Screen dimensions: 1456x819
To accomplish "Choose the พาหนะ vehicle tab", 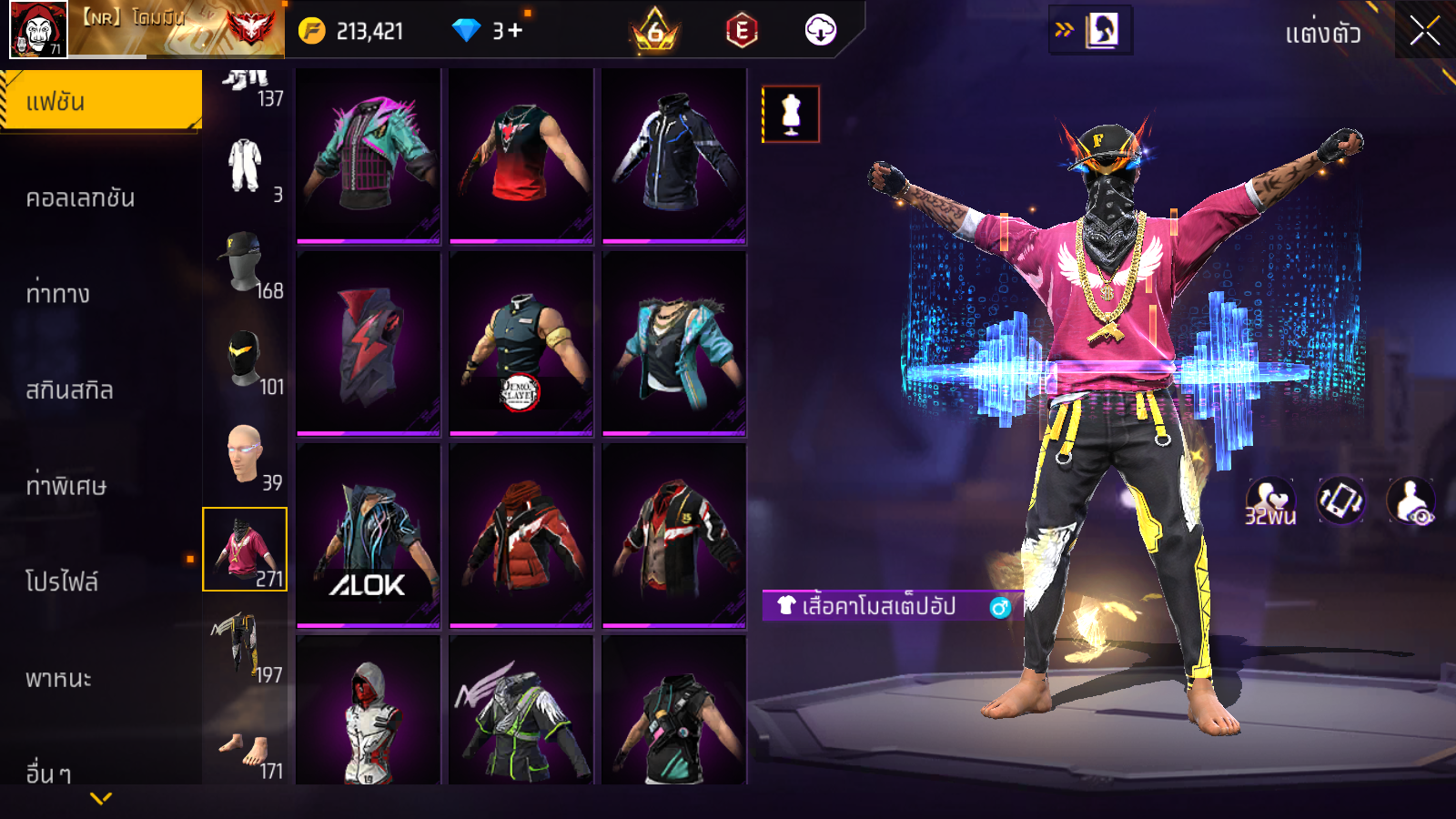I will coord(59,678).
